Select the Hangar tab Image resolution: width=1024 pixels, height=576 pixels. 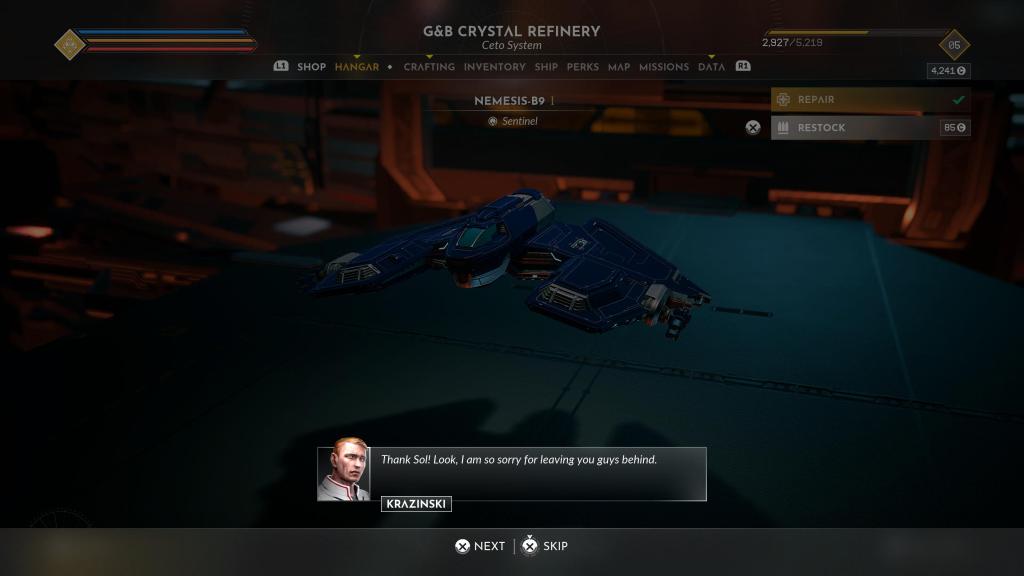pos(357,67)
